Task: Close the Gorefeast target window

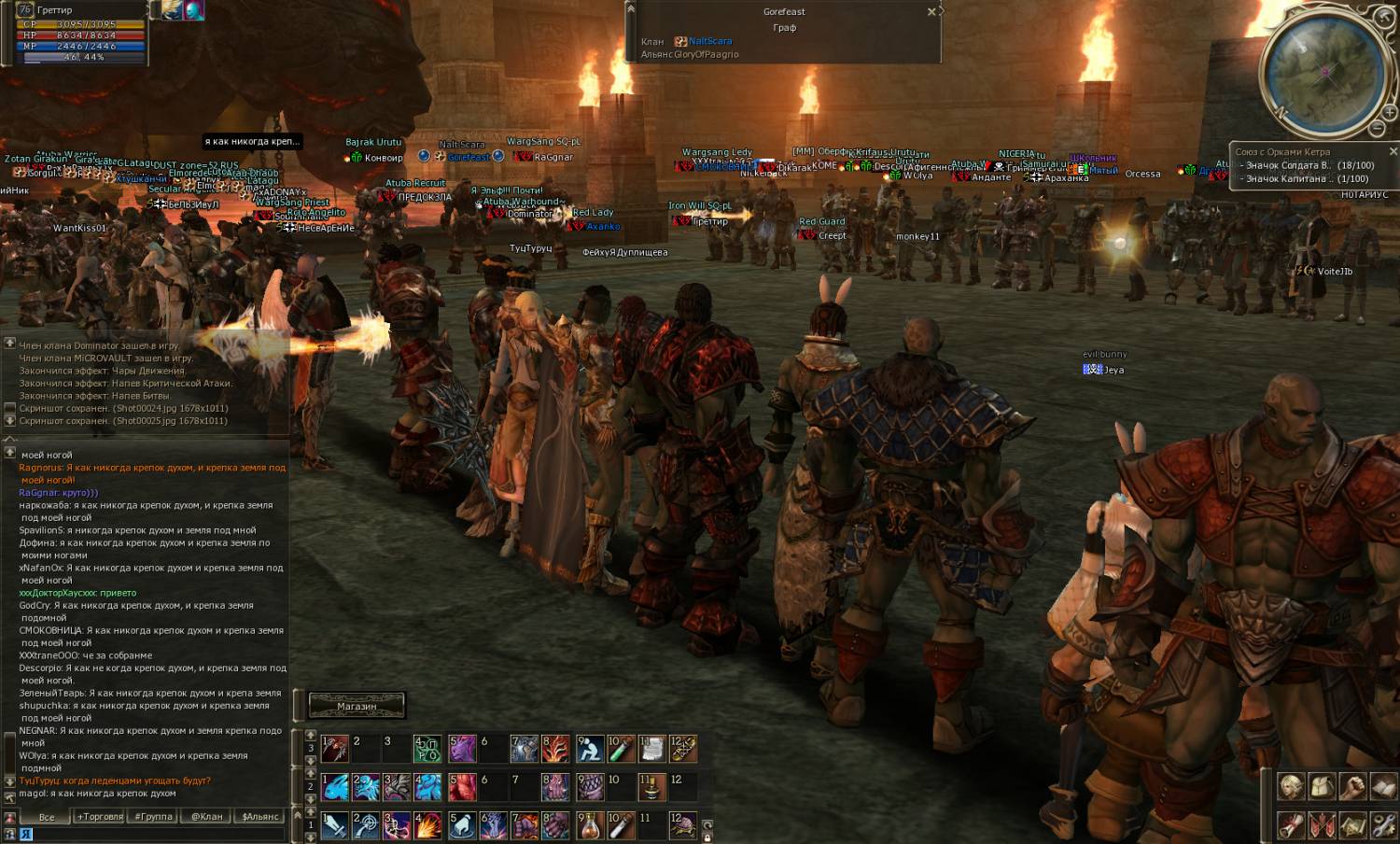Action: click(x=931, y=12)
